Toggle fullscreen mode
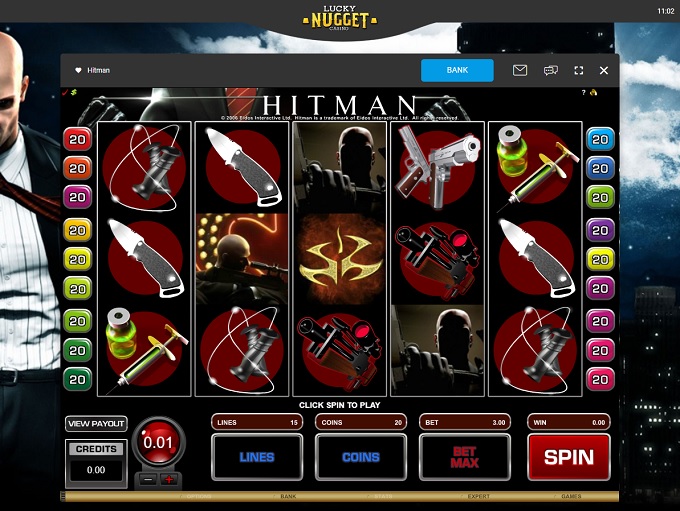 click(578, 70)
